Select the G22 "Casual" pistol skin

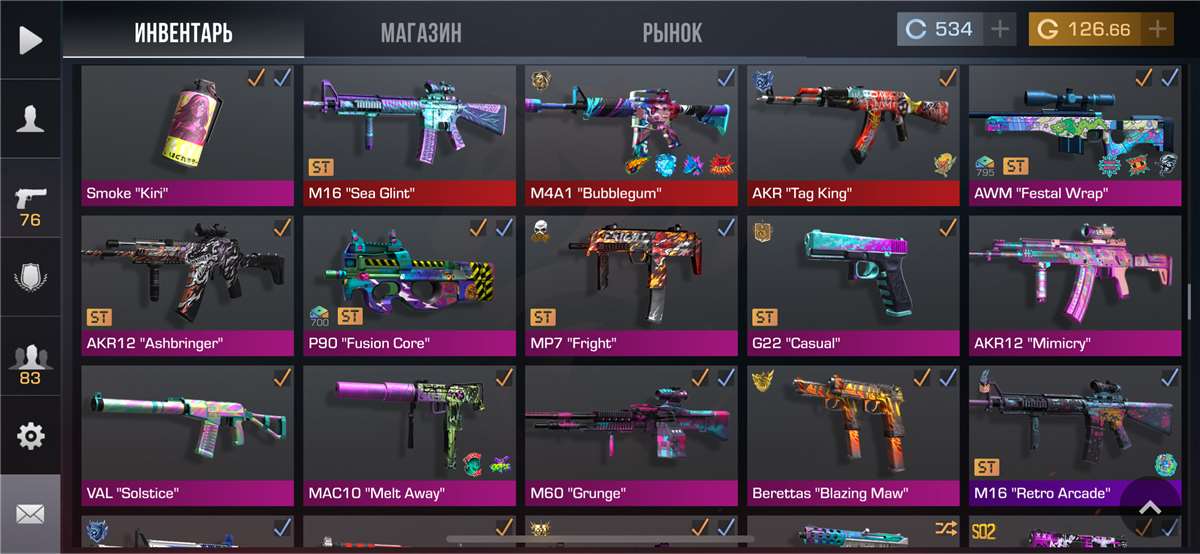point(853,280)
